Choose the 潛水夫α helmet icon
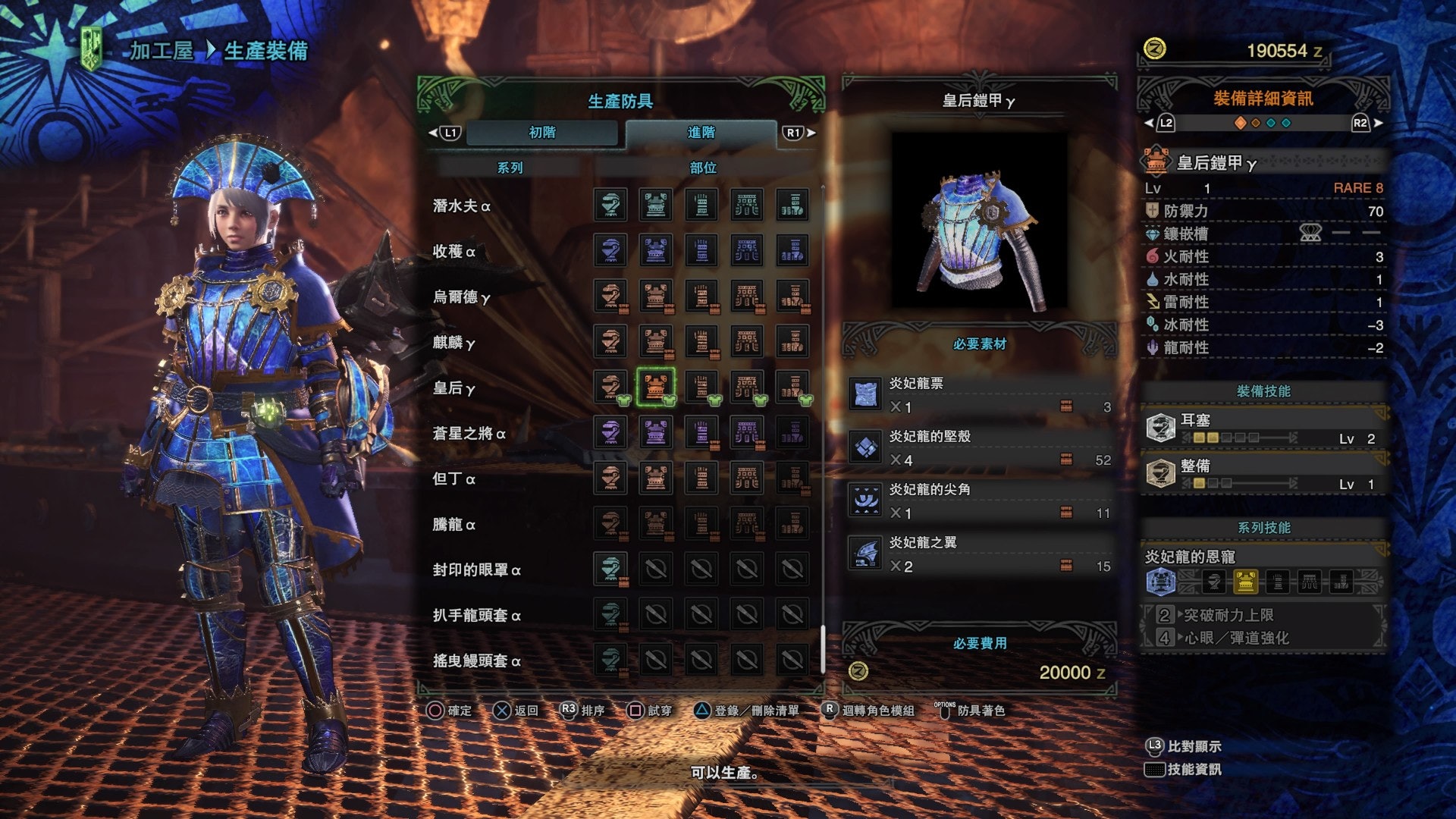1456x819 pixels. (x=610, y=205)
